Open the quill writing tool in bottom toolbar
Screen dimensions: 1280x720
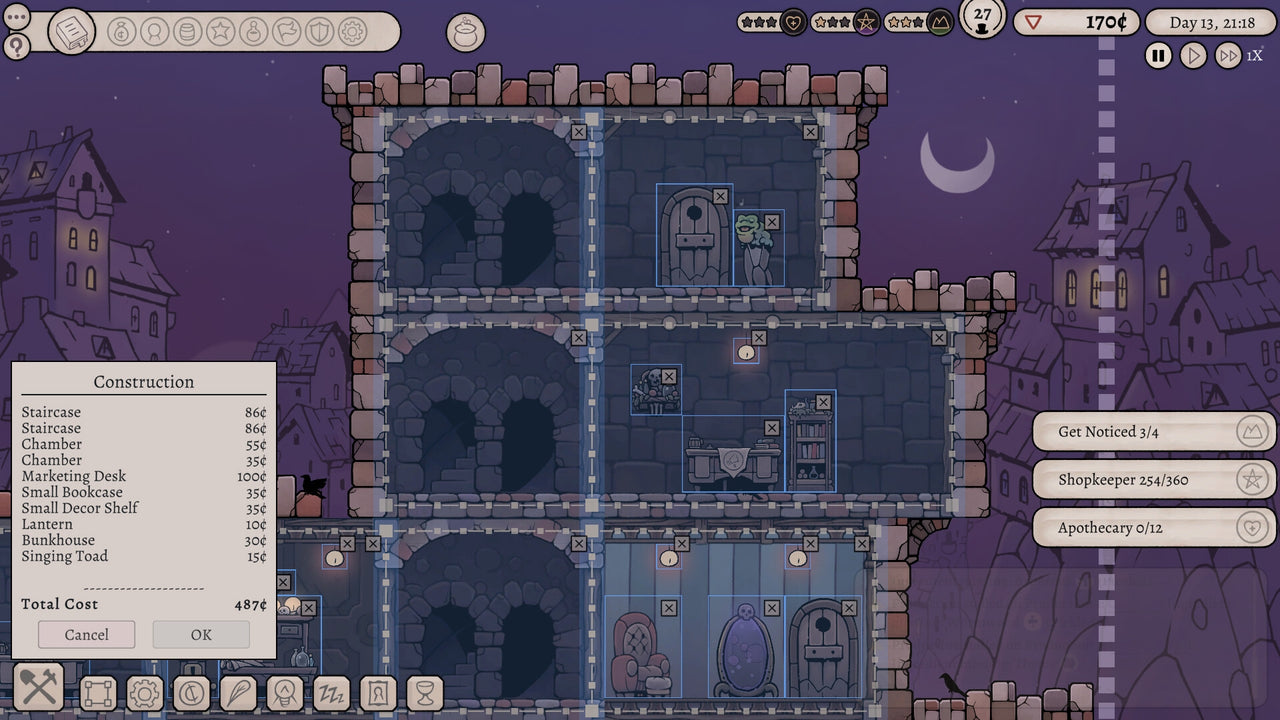click(237, 690)
